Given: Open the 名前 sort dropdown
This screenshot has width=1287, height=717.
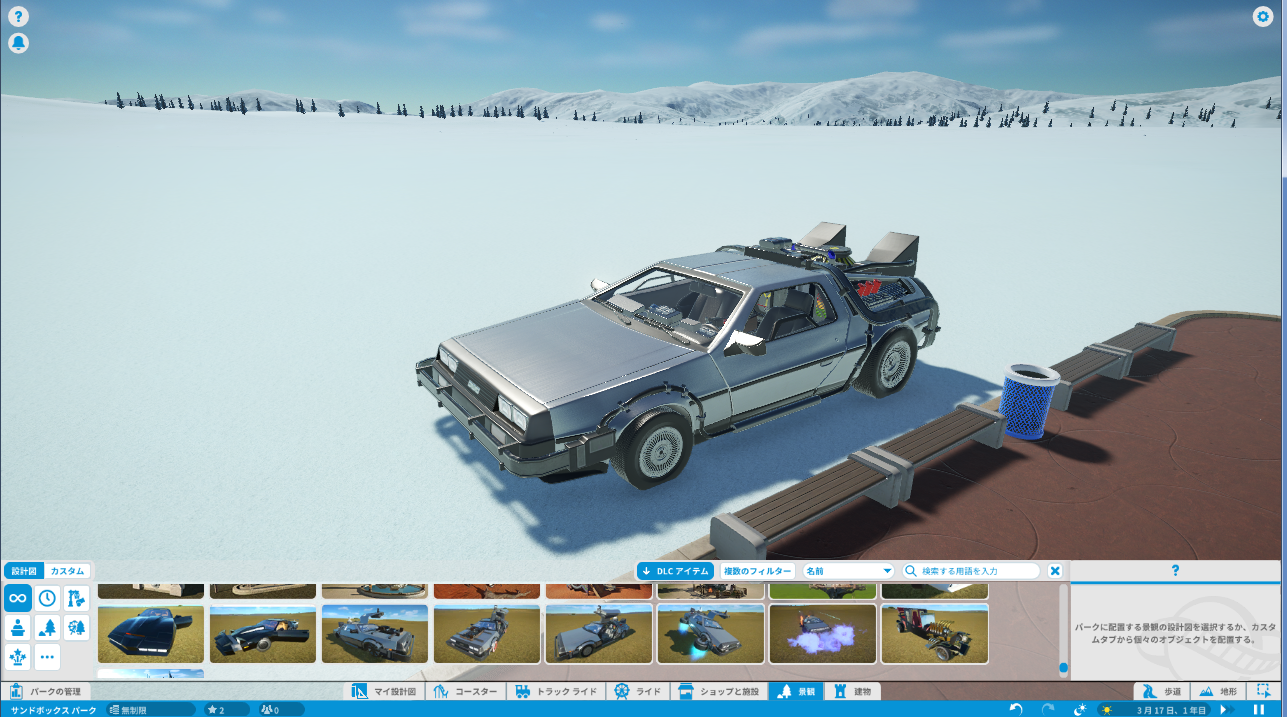Looking at the screenshot, I should pyautogui.click(x=848, y=571).
